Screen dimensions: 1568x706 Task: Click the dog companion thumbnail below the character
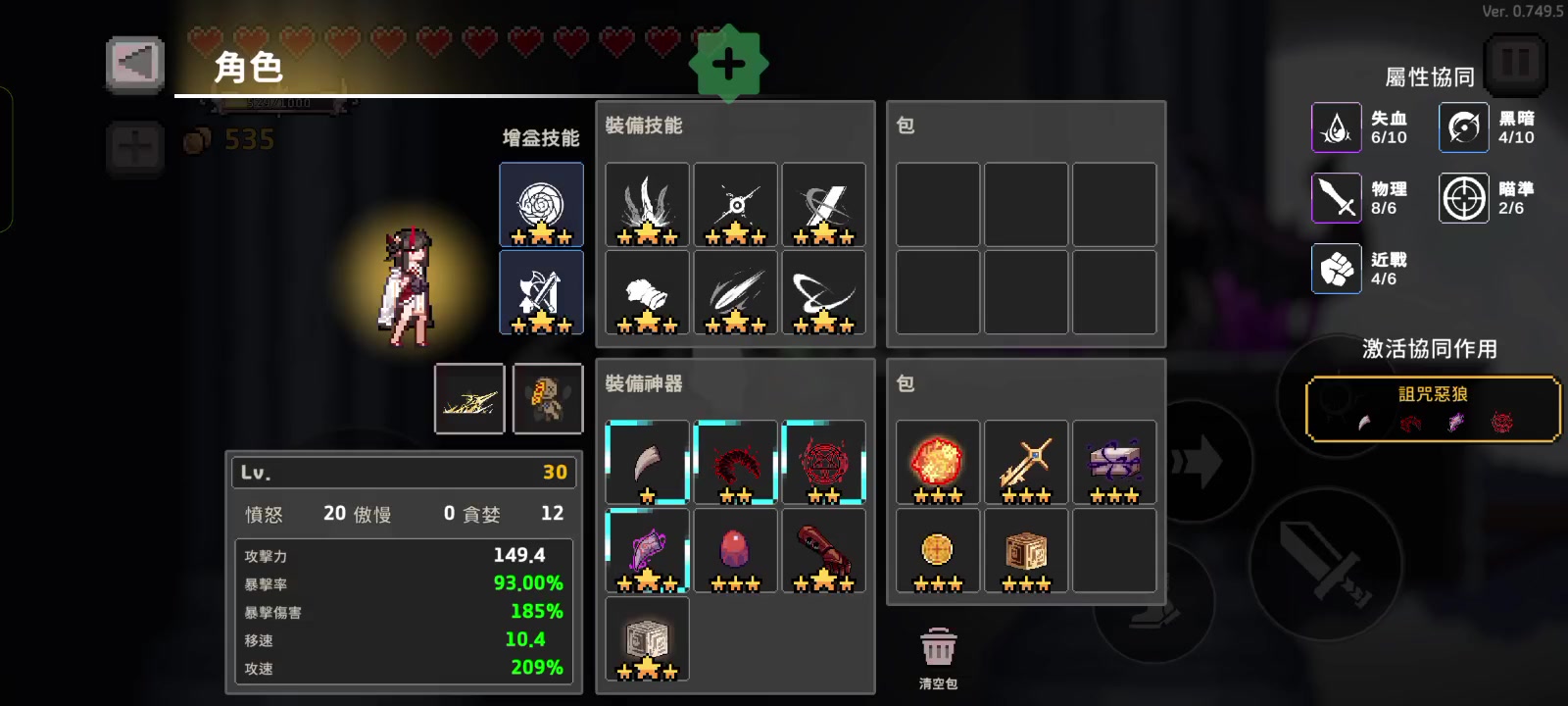[547, 398]
